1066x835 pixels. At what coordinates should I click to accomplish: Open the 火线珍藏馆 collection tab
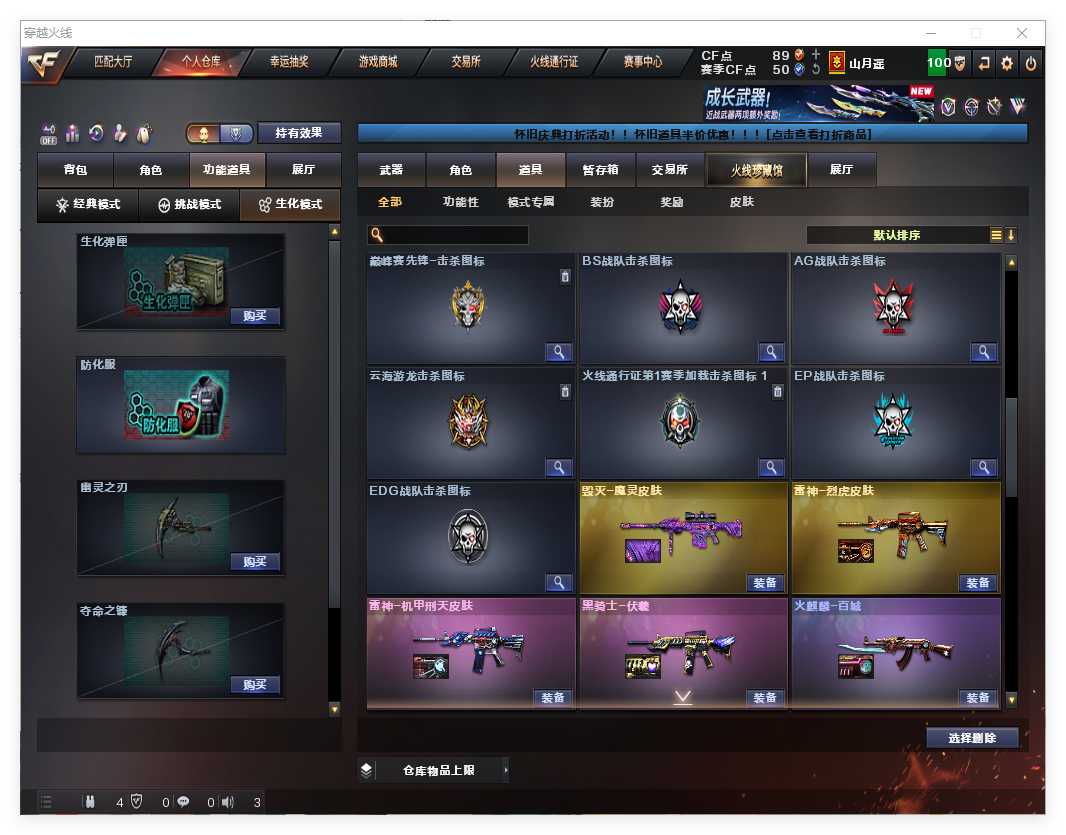[x=755, y=171]
